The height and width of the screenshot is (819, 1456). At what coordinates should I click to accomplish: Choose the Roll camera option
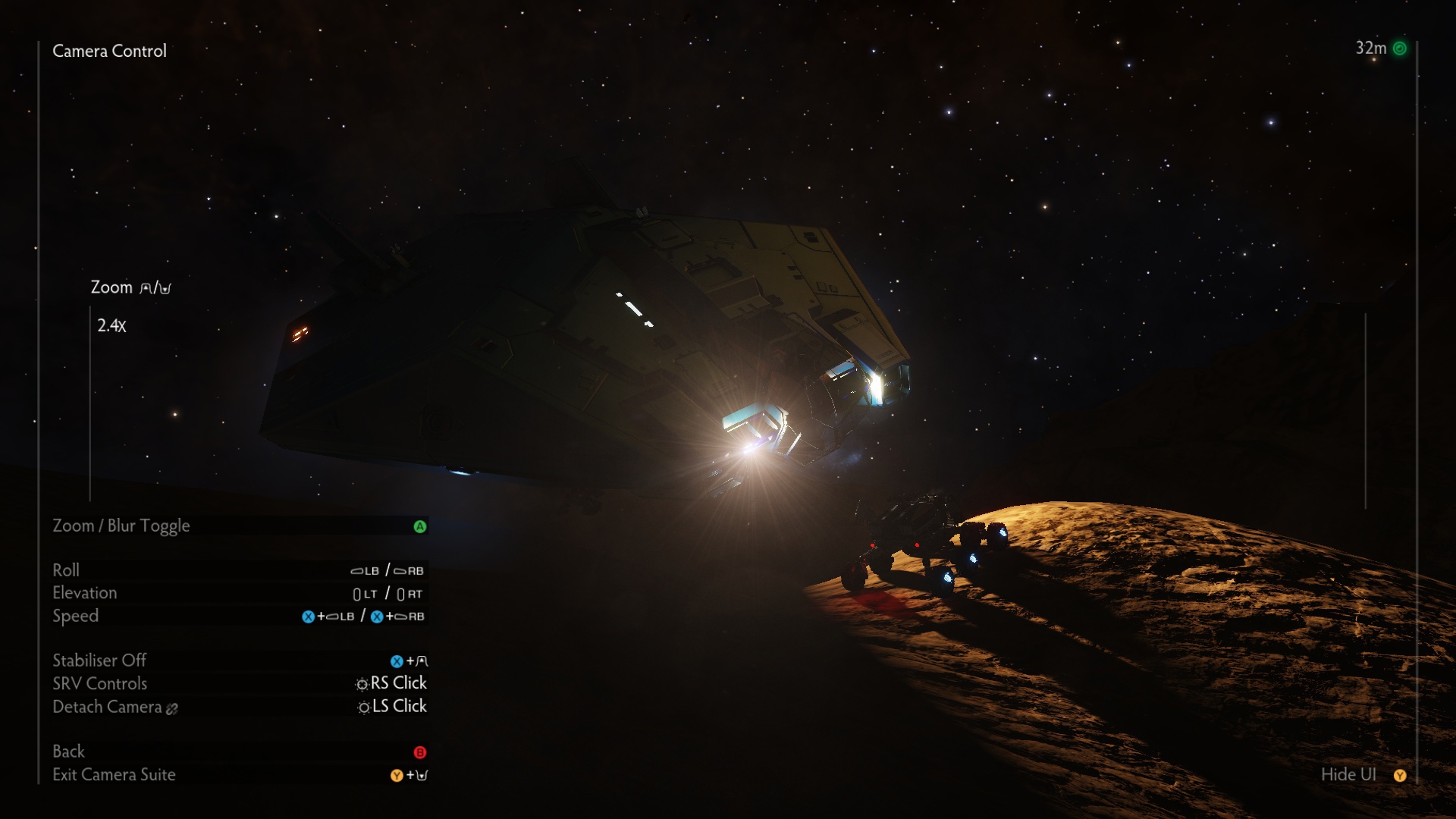click(66, 570)
